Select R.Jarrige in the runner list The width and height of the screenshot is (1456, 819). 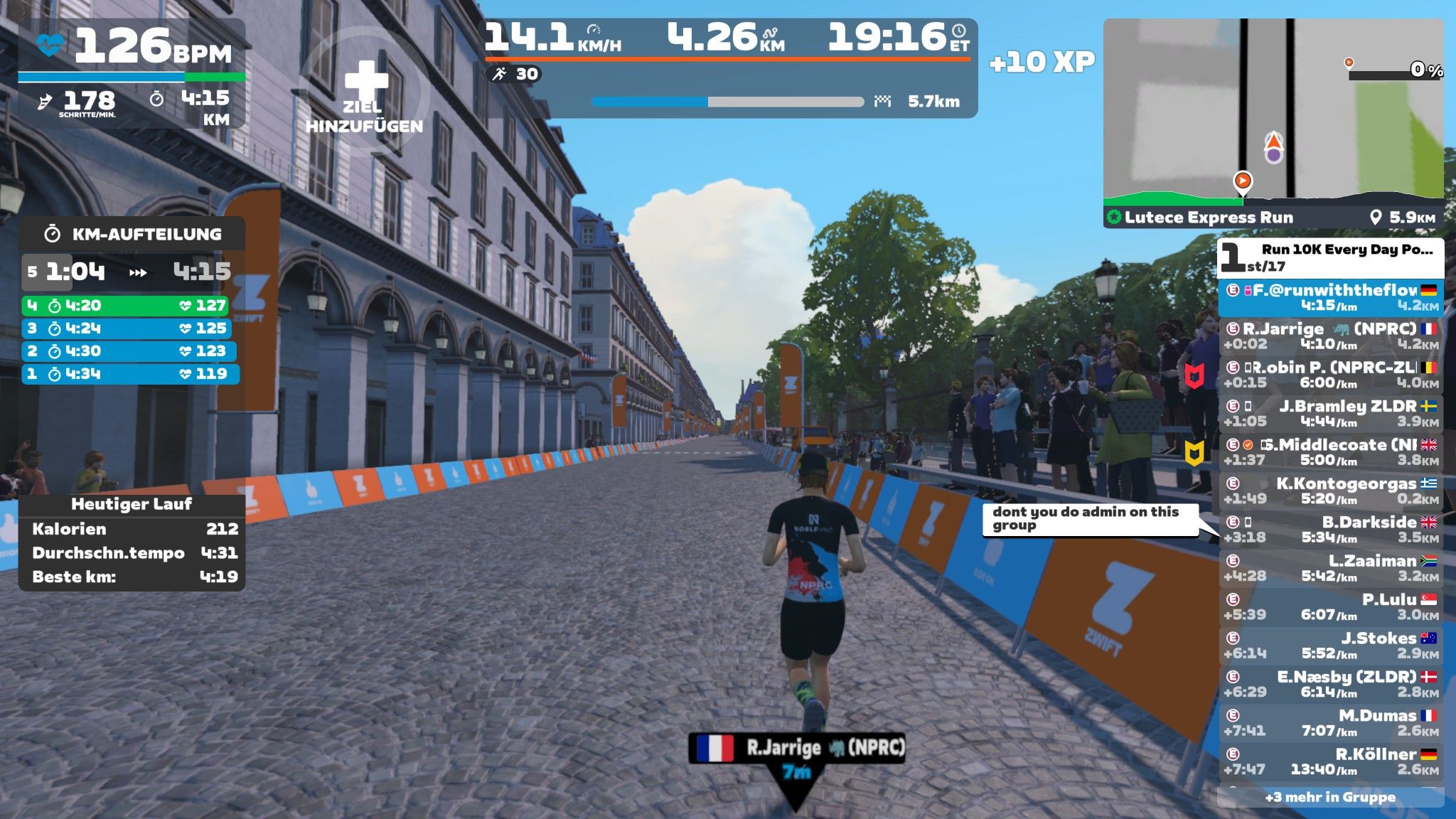(1331, 336)
